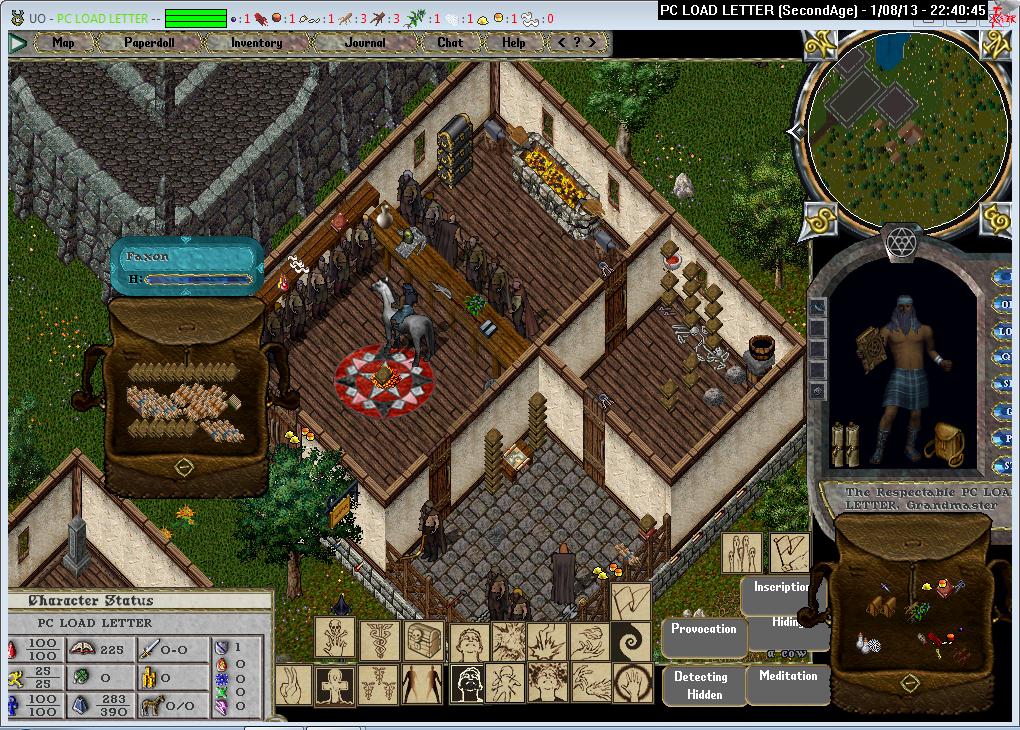This screenshot has width=1020, height=730.
Task: Use the Detecting Hidden skill button
Action: (701, 685)
